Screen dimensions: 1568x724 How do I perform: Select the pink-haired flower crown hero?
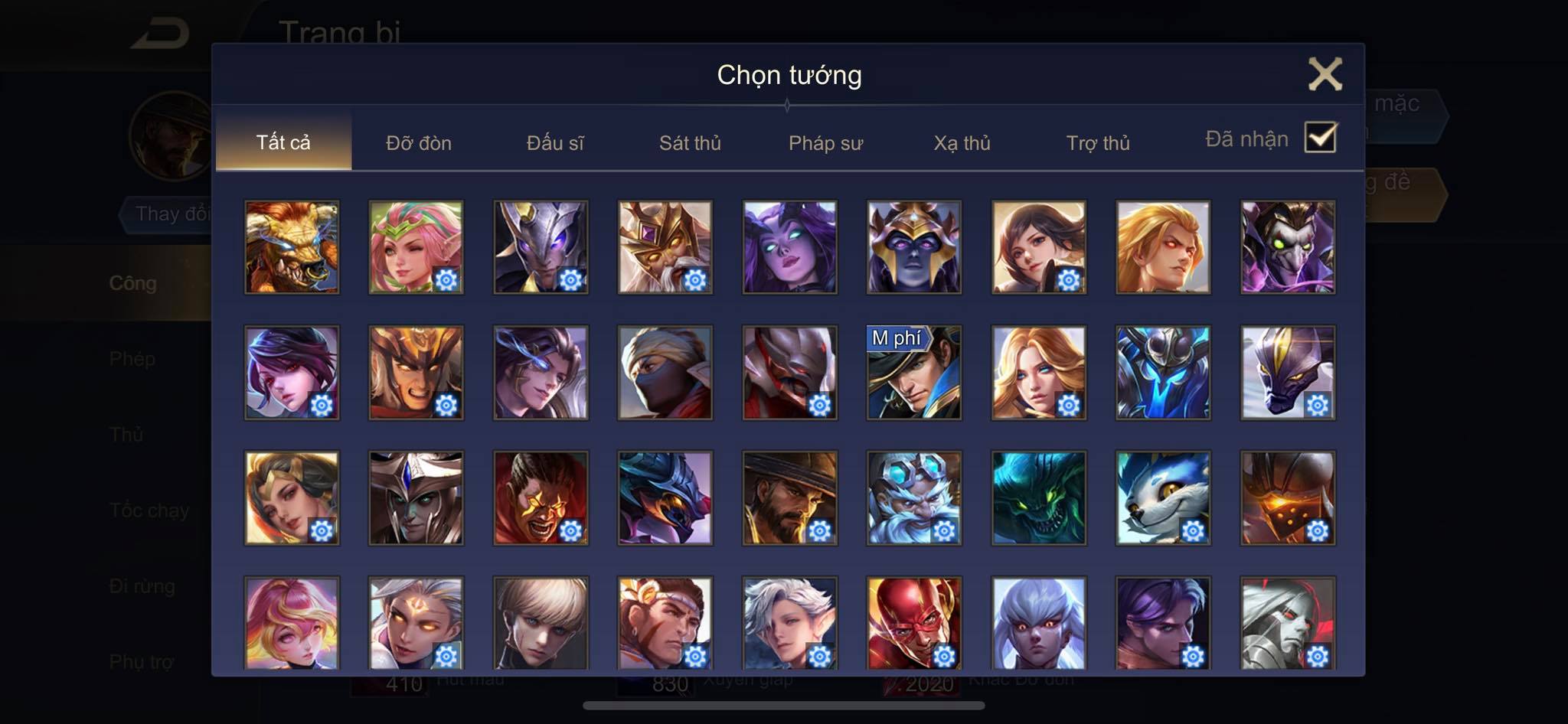pyautogui.click(x=416, y=247)
